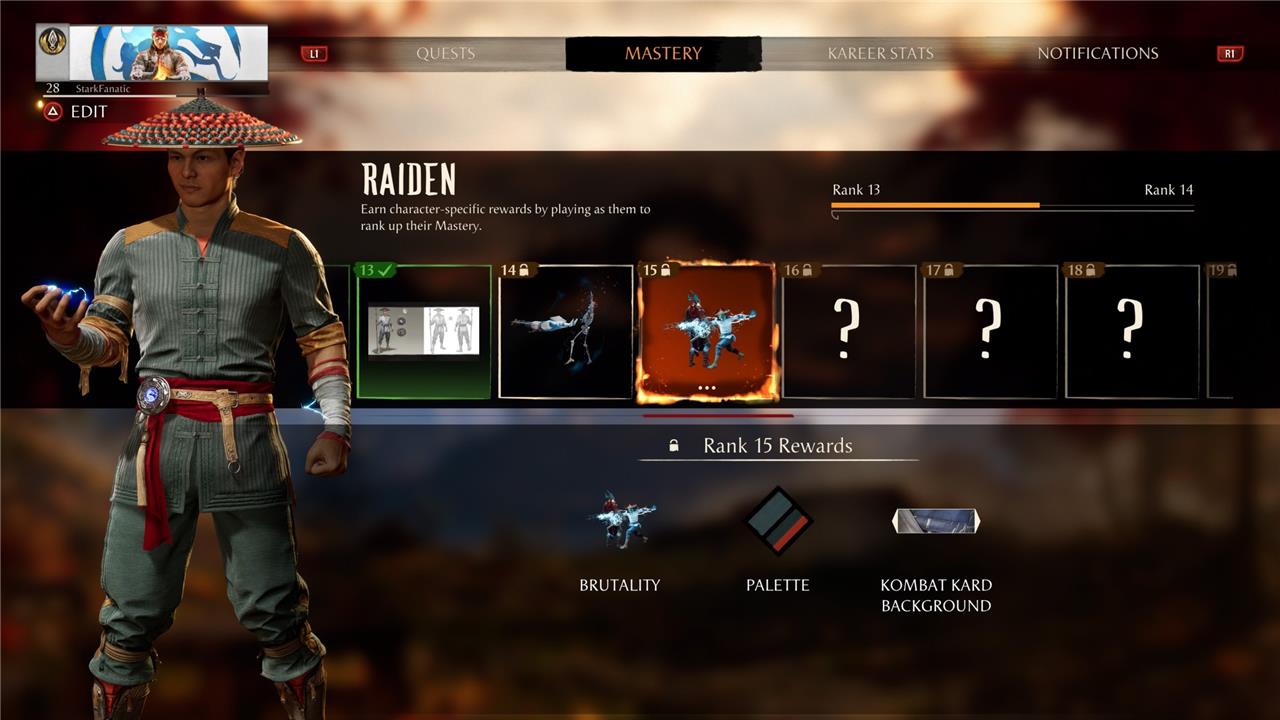Open the Kareer Stats tab
Viewport: 1280px width, 720px height.
880,54
